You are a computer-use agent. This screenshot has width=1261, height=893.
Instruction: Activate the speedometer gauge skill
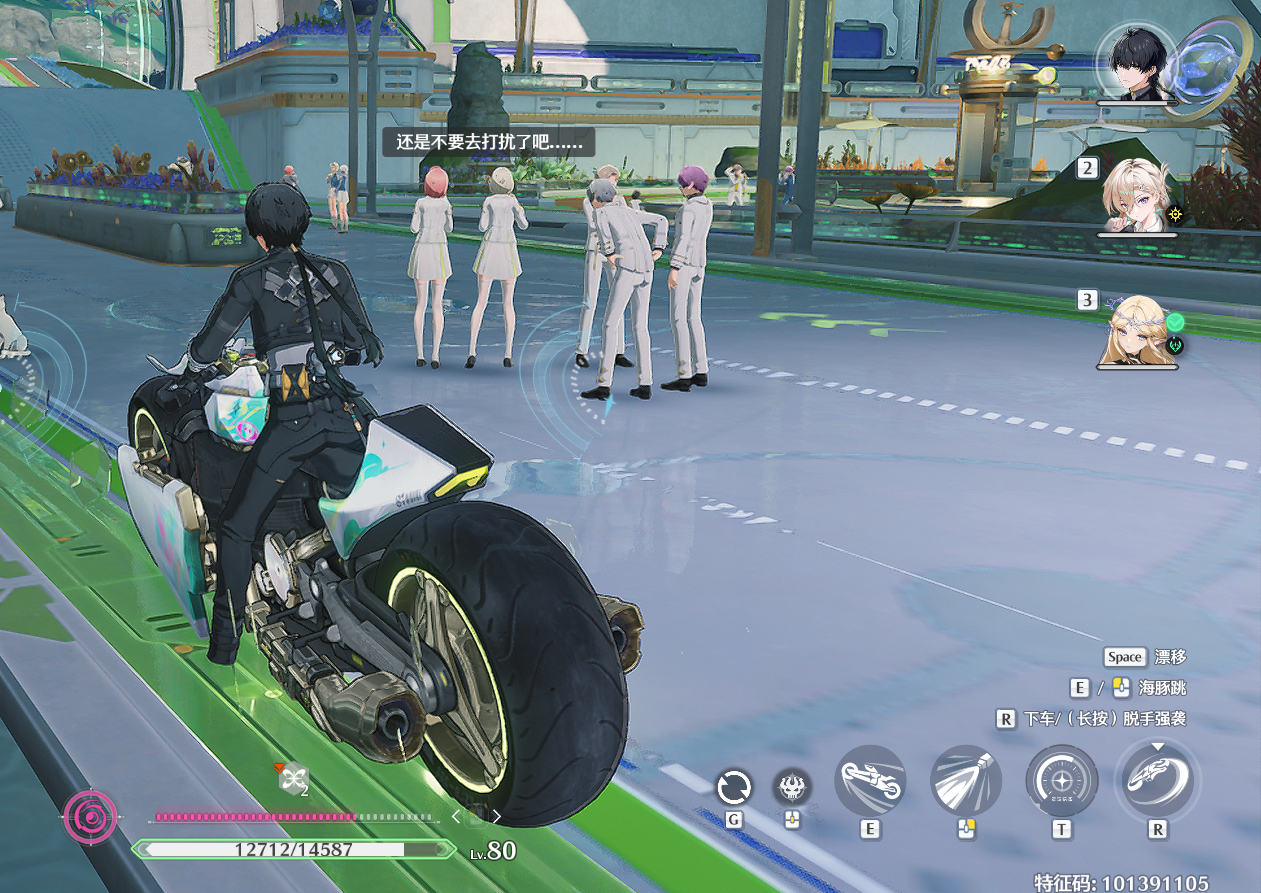tap(1061, 780)
